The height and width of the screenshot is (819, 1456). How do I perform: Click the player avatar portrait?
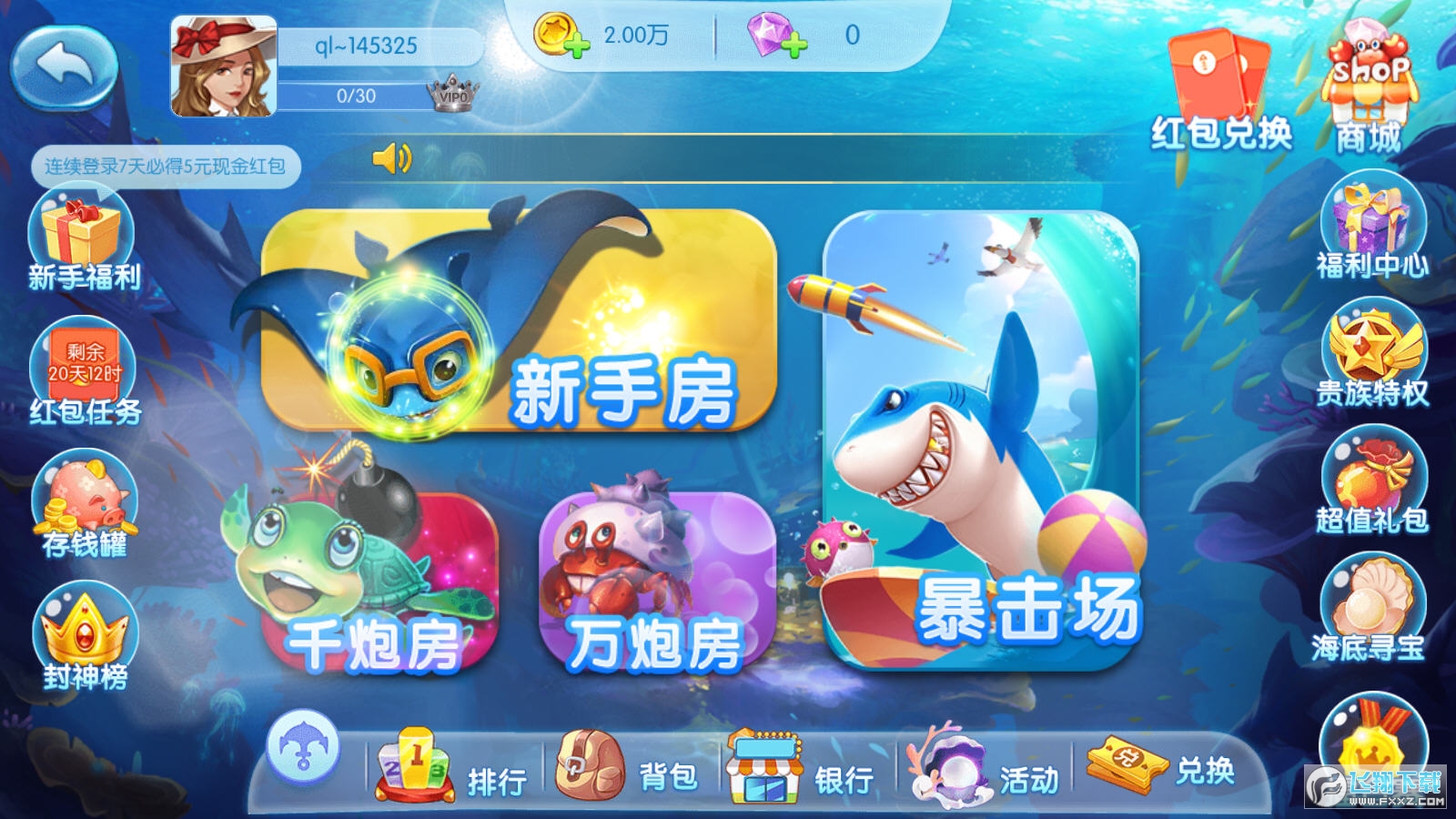223,64
